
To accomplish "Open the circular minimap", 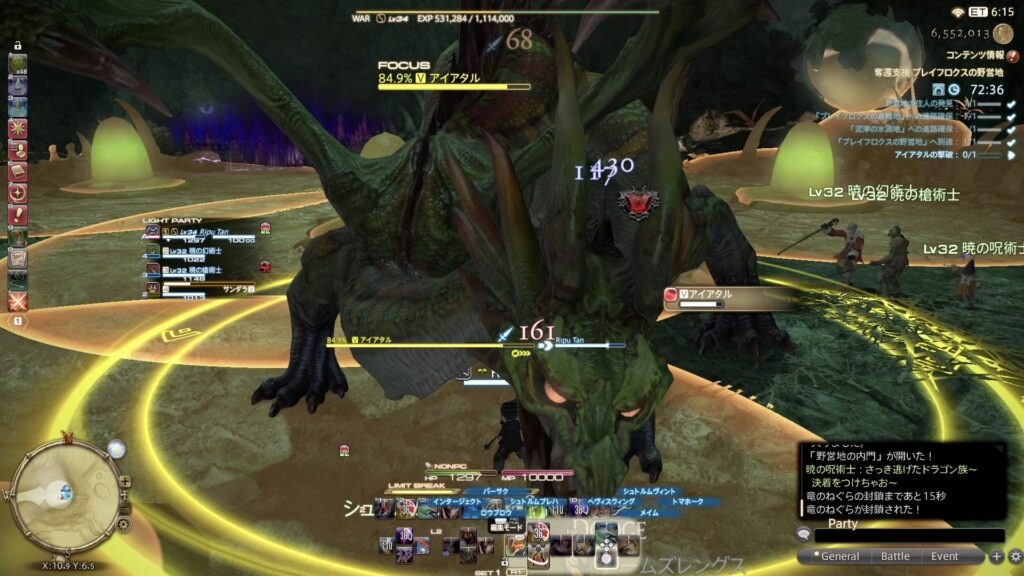I will point(66,498).
